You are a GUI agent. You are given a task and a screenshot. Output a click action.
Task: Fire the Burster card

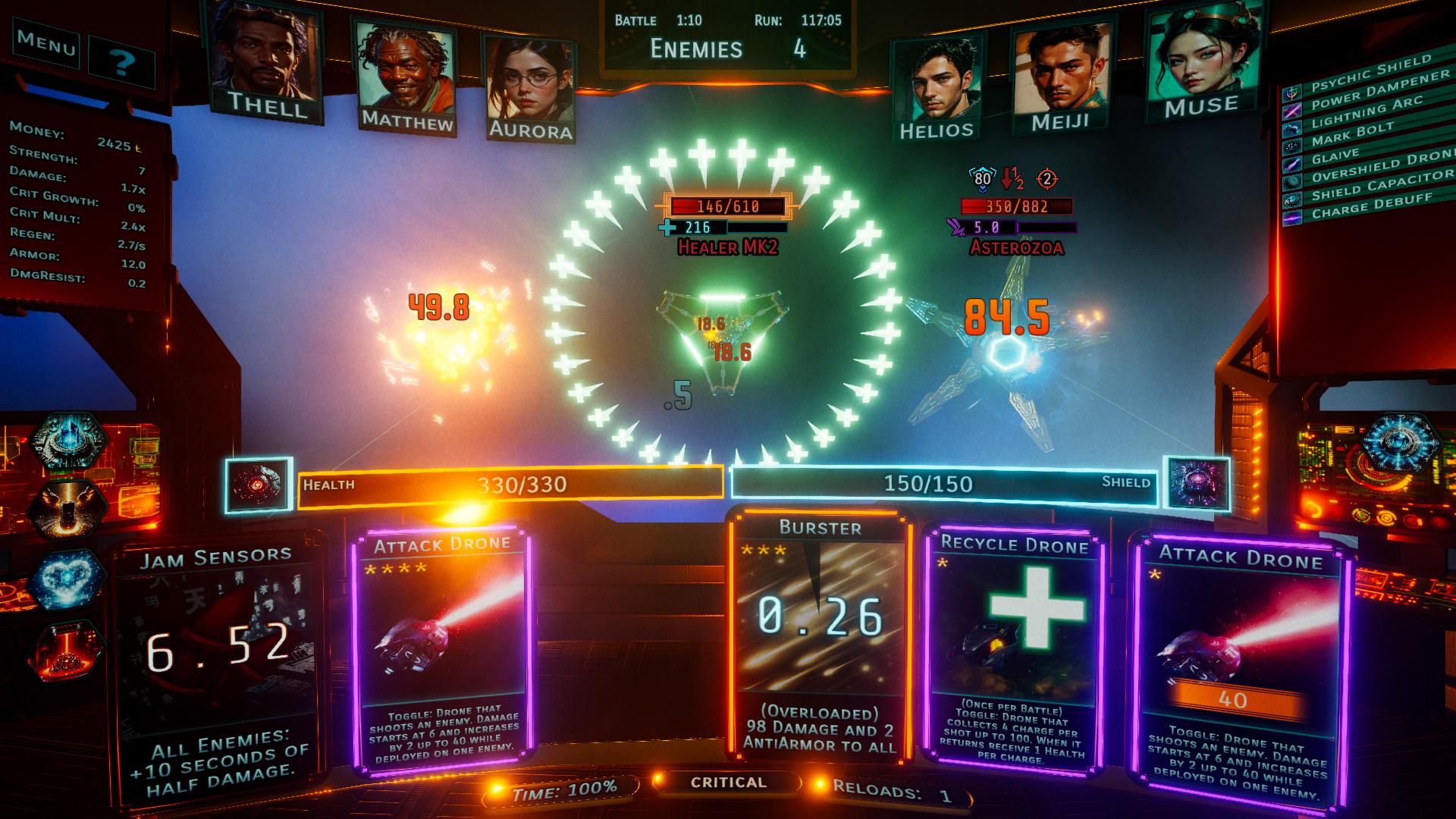pyautogui.click(x=820, y=637)
